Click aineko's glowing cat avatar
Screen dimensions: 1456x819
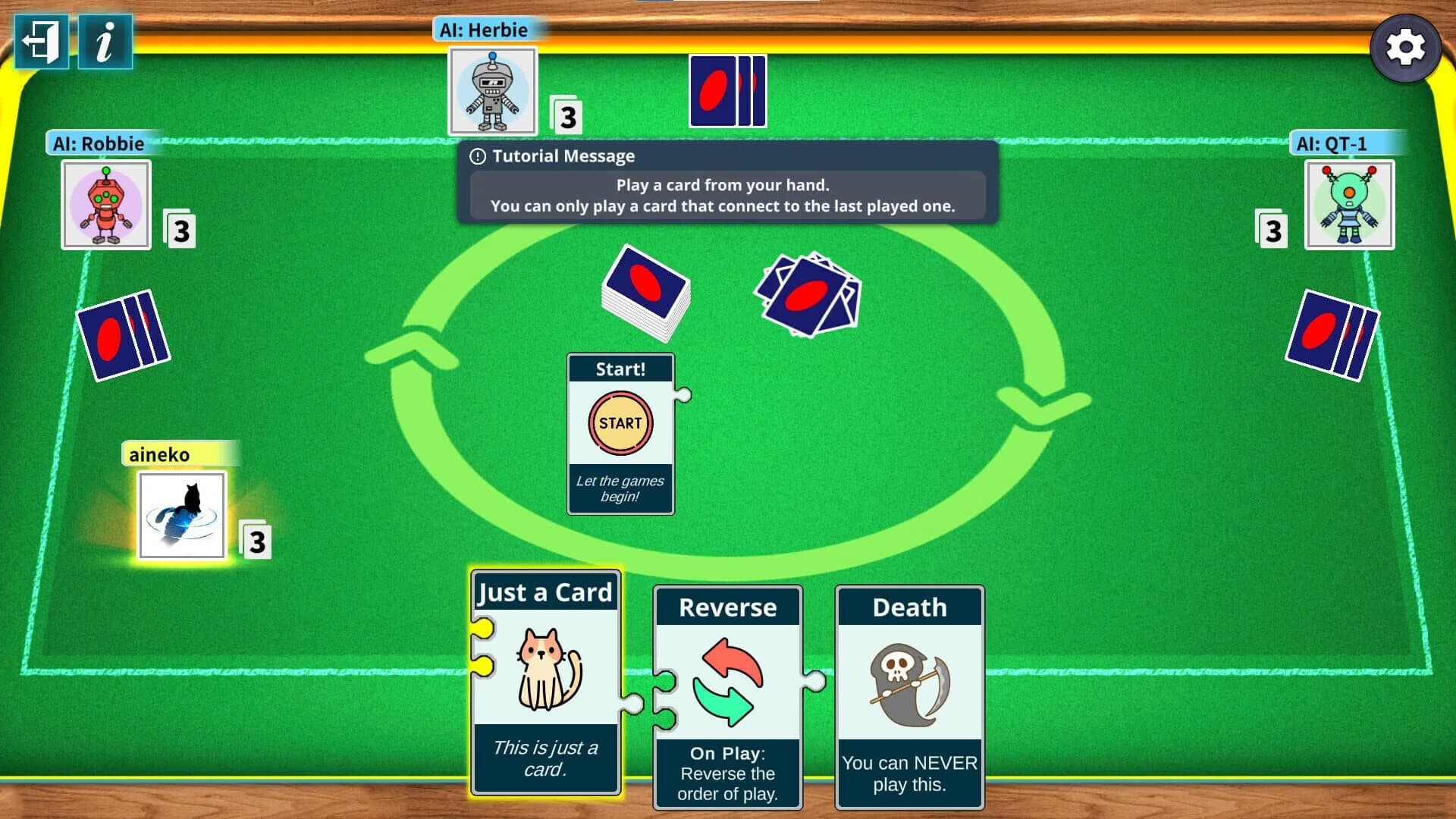click(x=181, y=516)
